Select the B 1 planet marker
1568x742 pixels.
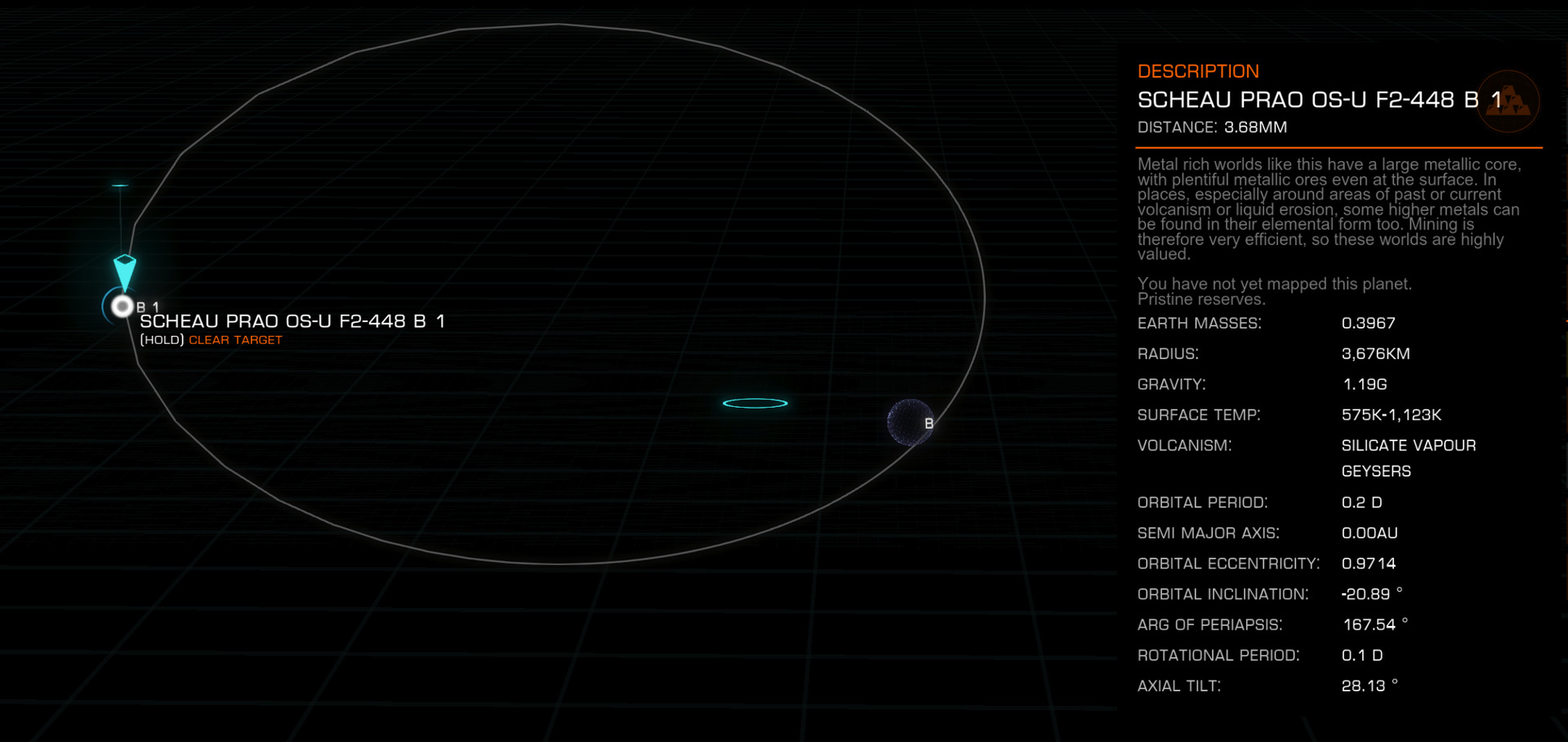click(x=122, y=306)
